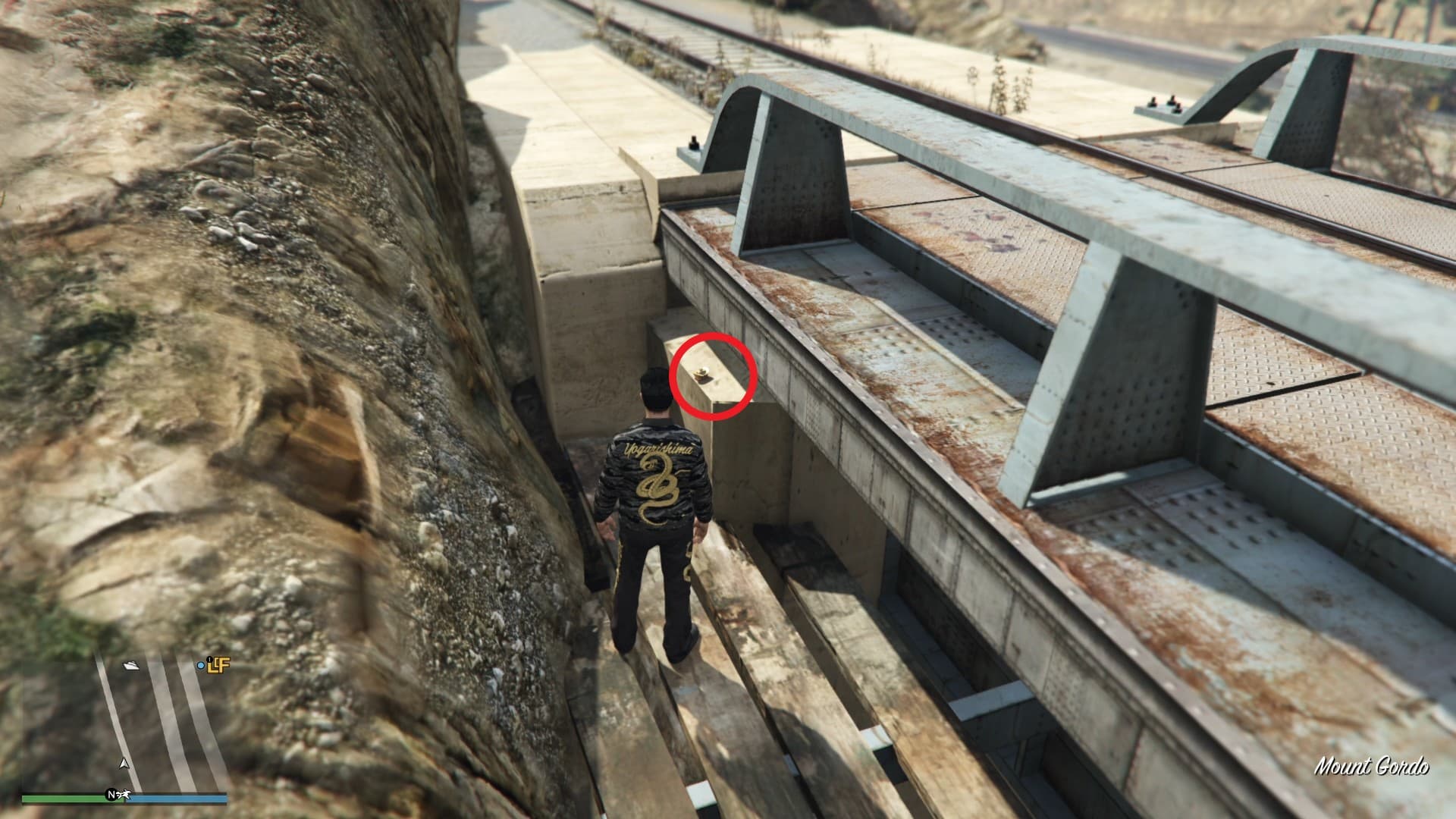Click the white player arrow on the minimap
The image size is (1456, 819).
[124, 763]
